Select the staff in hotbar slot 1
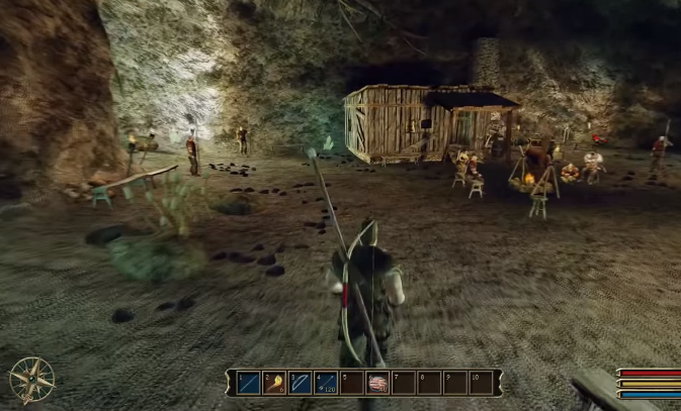Screen dimensions: 681x411 coord(248,382)
